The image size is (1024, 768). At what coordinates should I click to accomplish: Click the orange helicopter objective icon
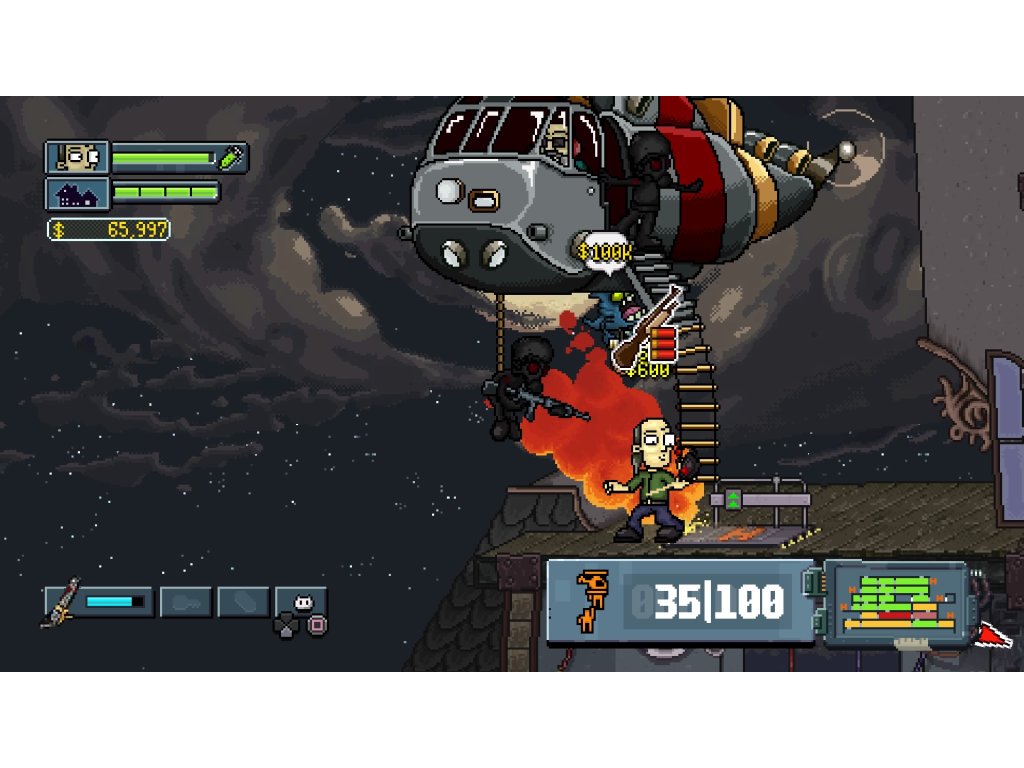(592, 600)
